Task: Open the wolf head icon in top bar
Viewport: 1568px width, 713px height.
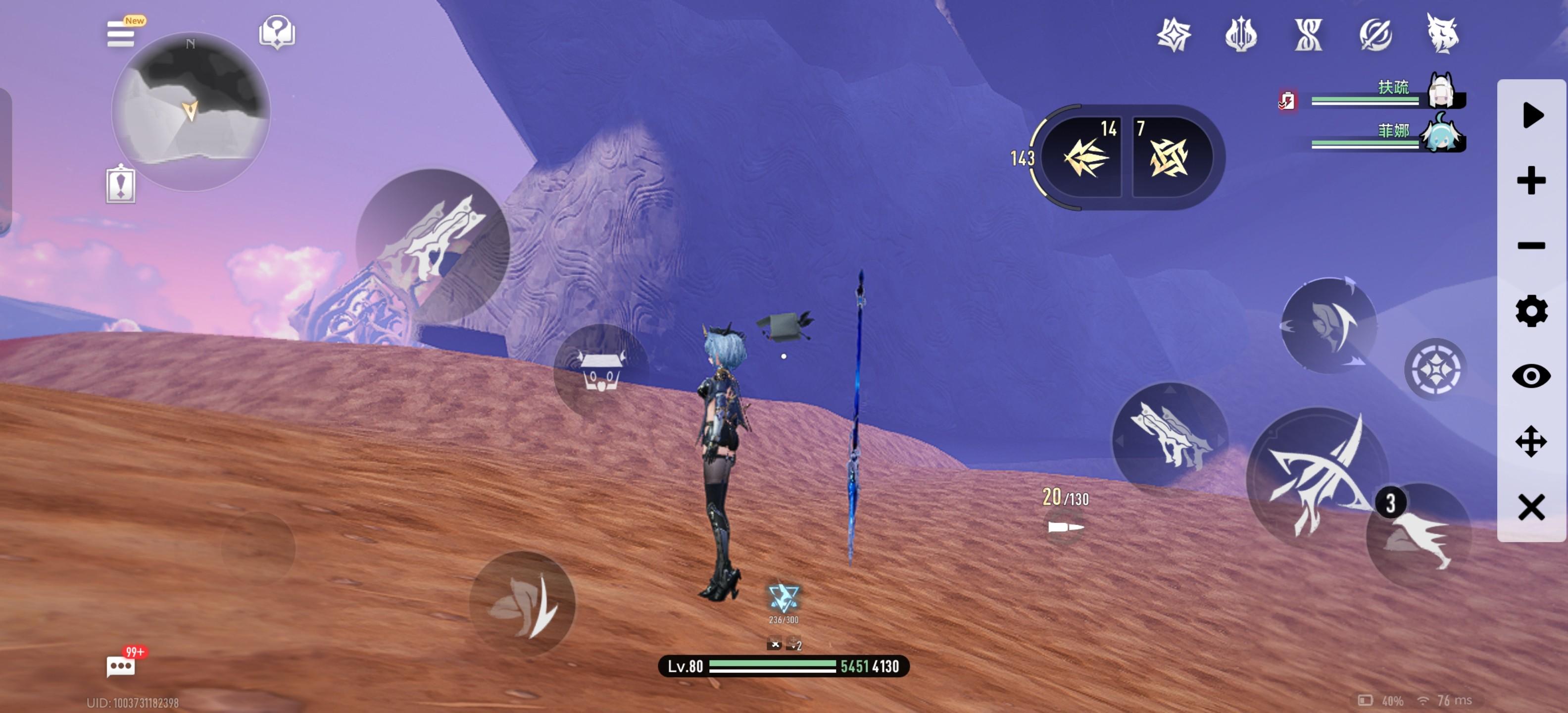Action: tap(1442, 34)
